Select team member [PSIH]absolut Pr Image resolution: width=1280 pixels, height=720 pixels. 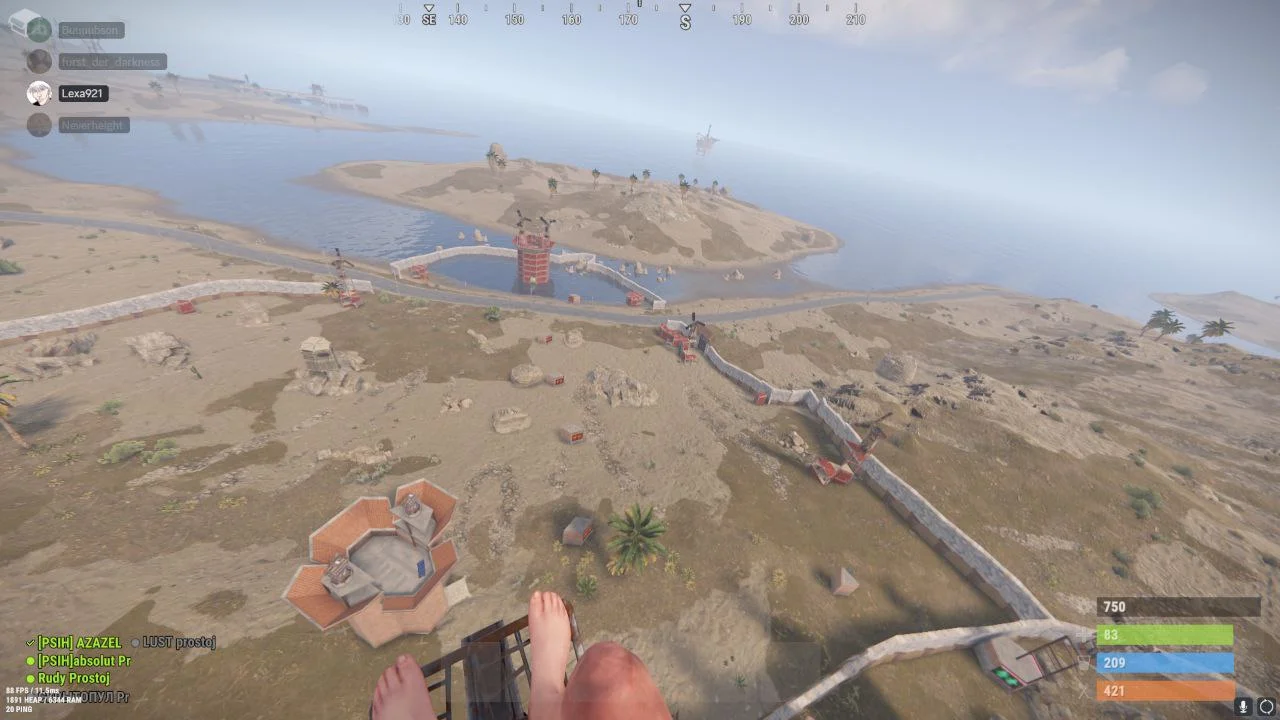[84, 661]
